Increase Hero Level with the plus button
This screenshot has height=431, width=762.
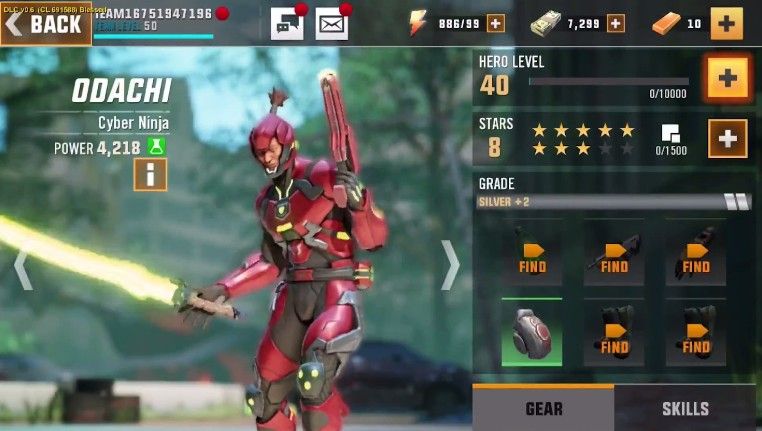click(727, 79)
